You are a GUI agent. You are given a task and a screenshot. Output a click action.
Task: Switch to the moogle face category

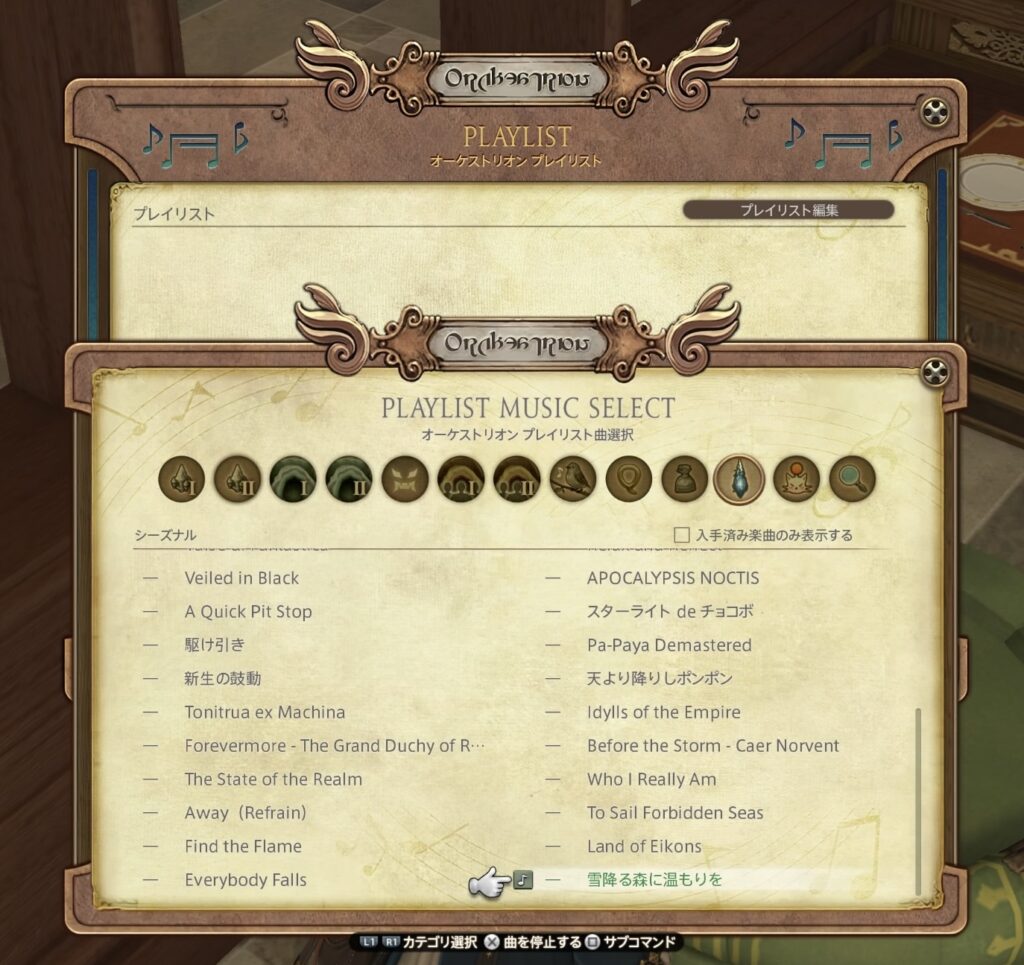coord(796,481)
